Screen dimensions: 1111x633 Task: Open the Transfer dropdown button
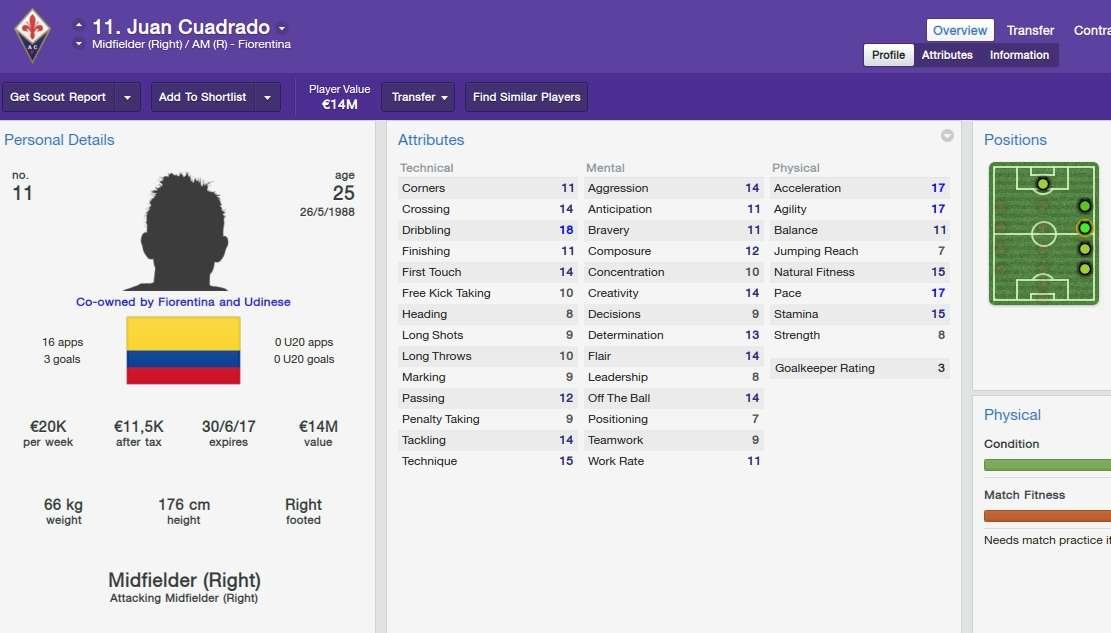(418, 97)
